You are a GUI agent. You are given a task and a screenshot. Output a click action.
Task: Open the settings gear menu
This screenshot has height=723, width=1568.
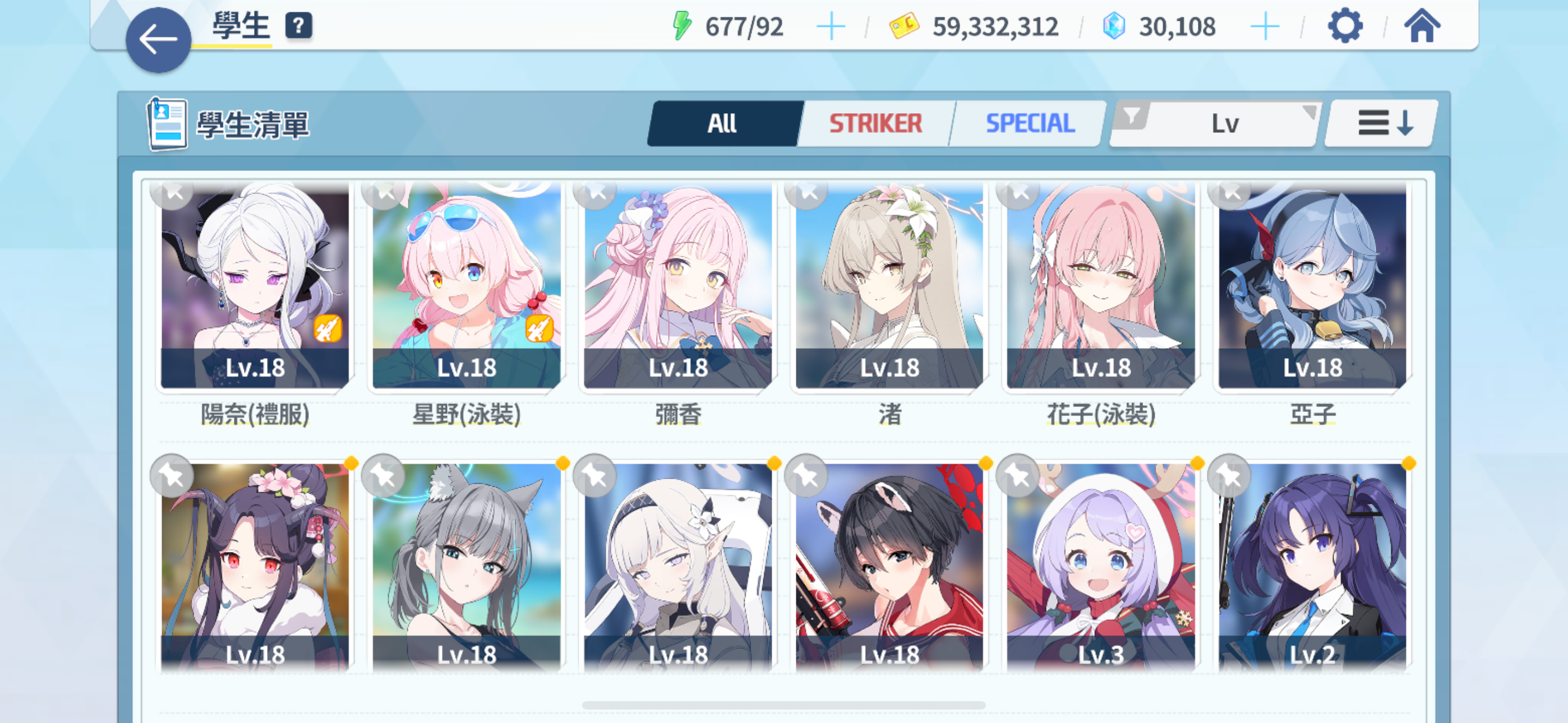point(1345,26)
